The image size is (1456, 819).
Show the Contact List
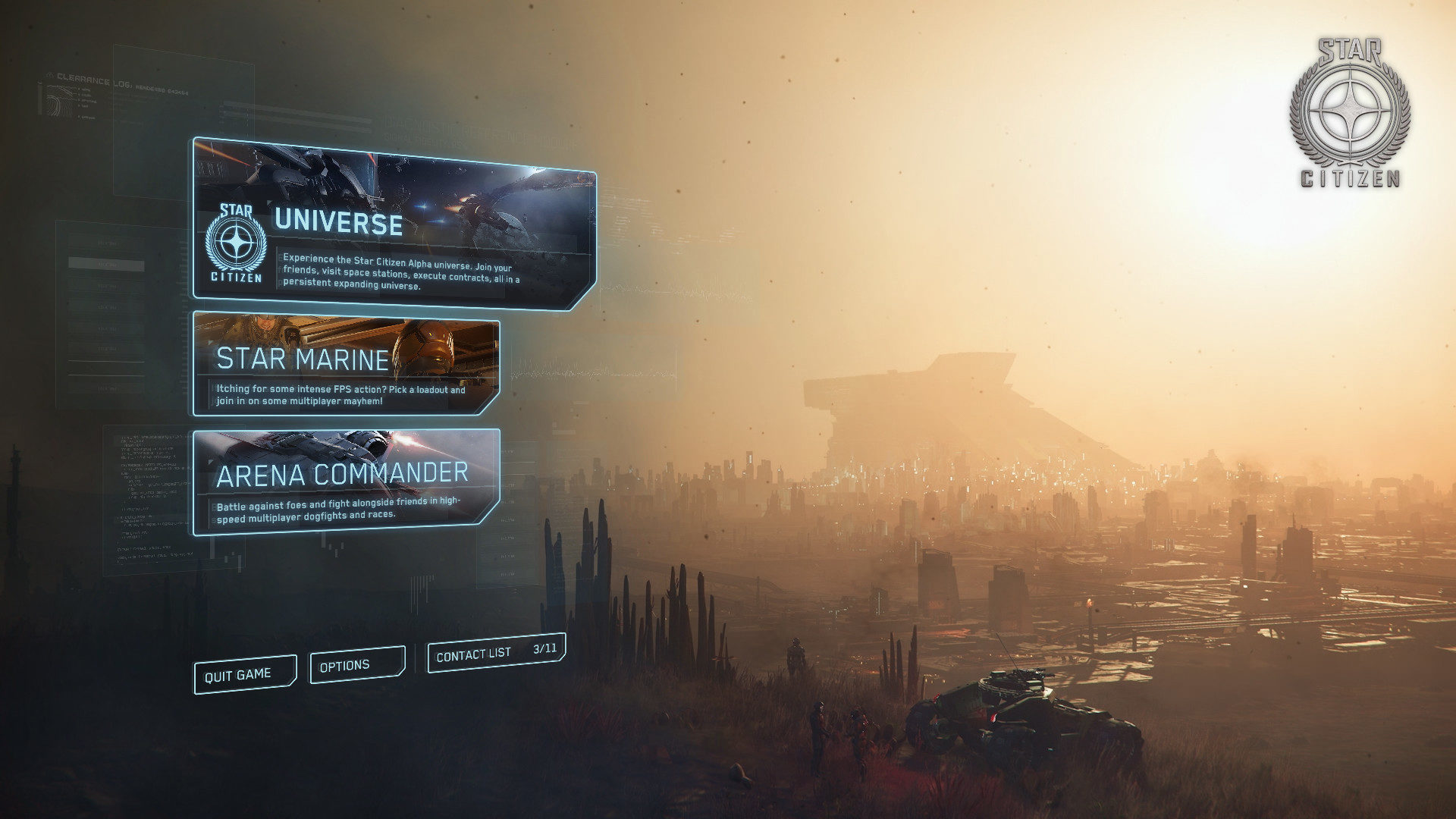click(496, 652)
